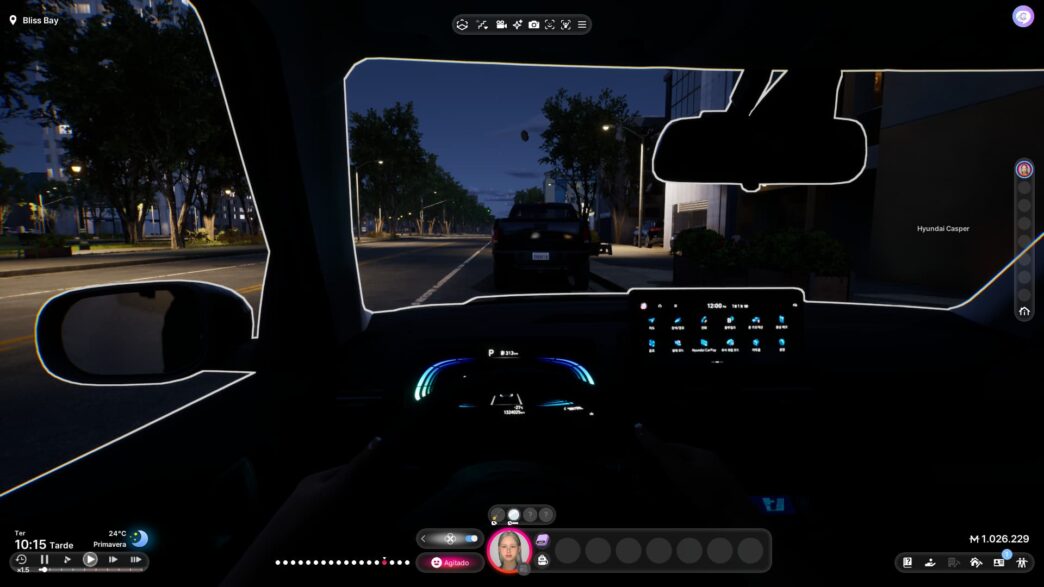Open the ID card icon with notification badge
The height and width of the screenshot is (587, 1044).
[999, 562]
